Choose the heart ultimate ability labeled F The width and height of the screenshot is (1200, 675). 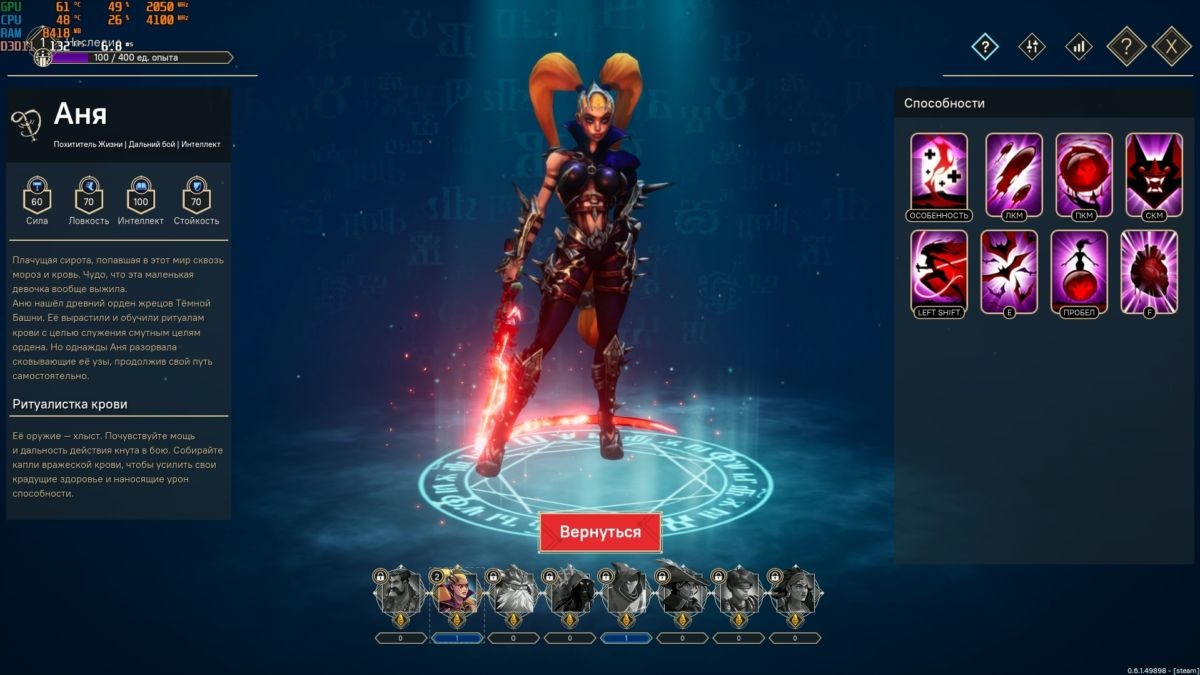pos(1149,270)
